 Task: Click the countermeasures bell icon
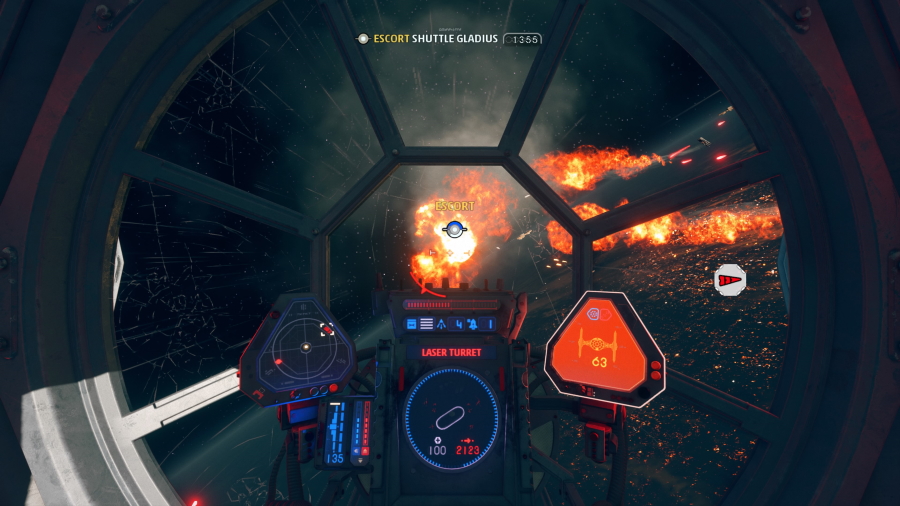pos(472,324)
